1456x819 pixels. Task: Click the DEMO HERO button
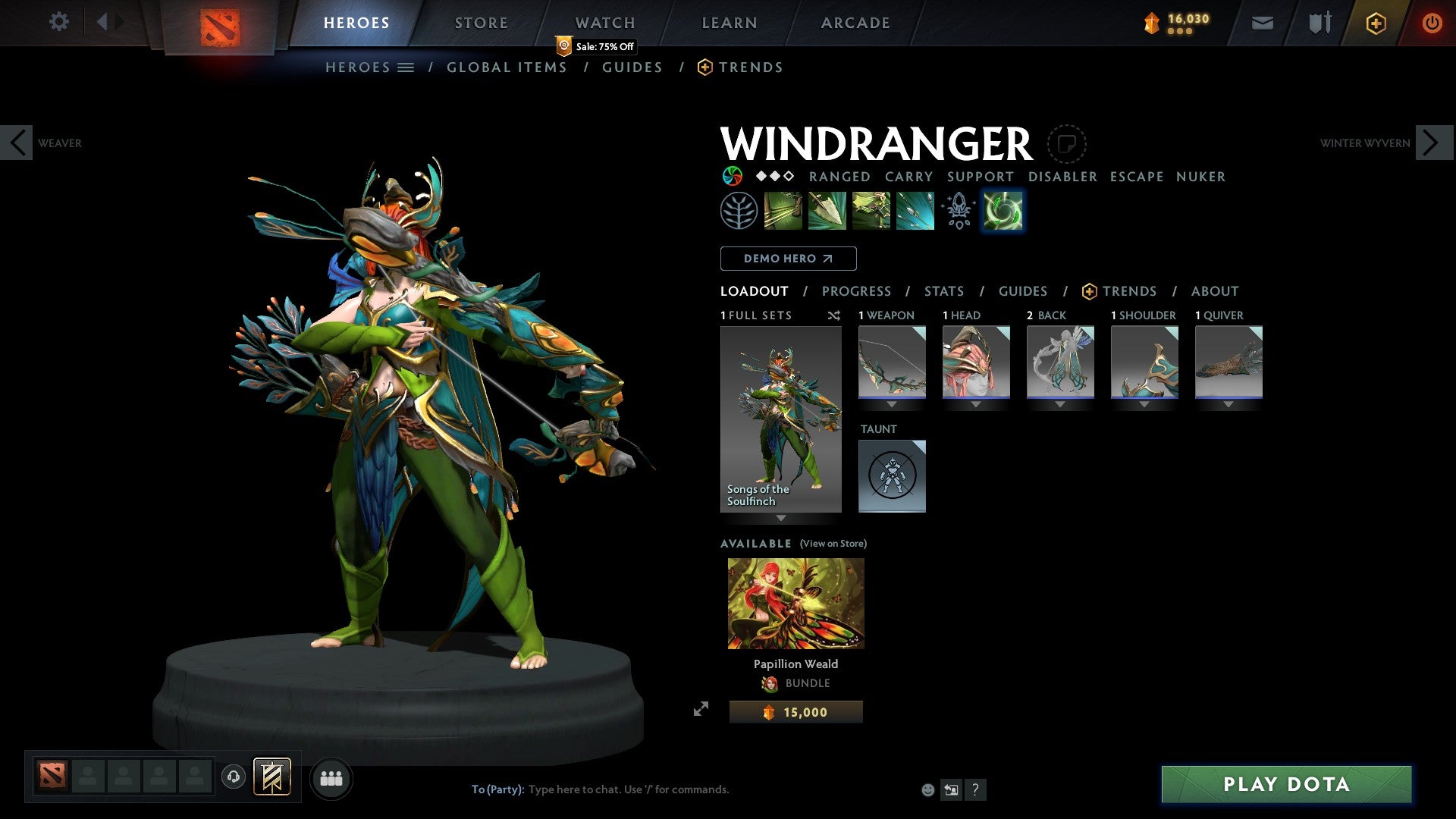[788, 259]
